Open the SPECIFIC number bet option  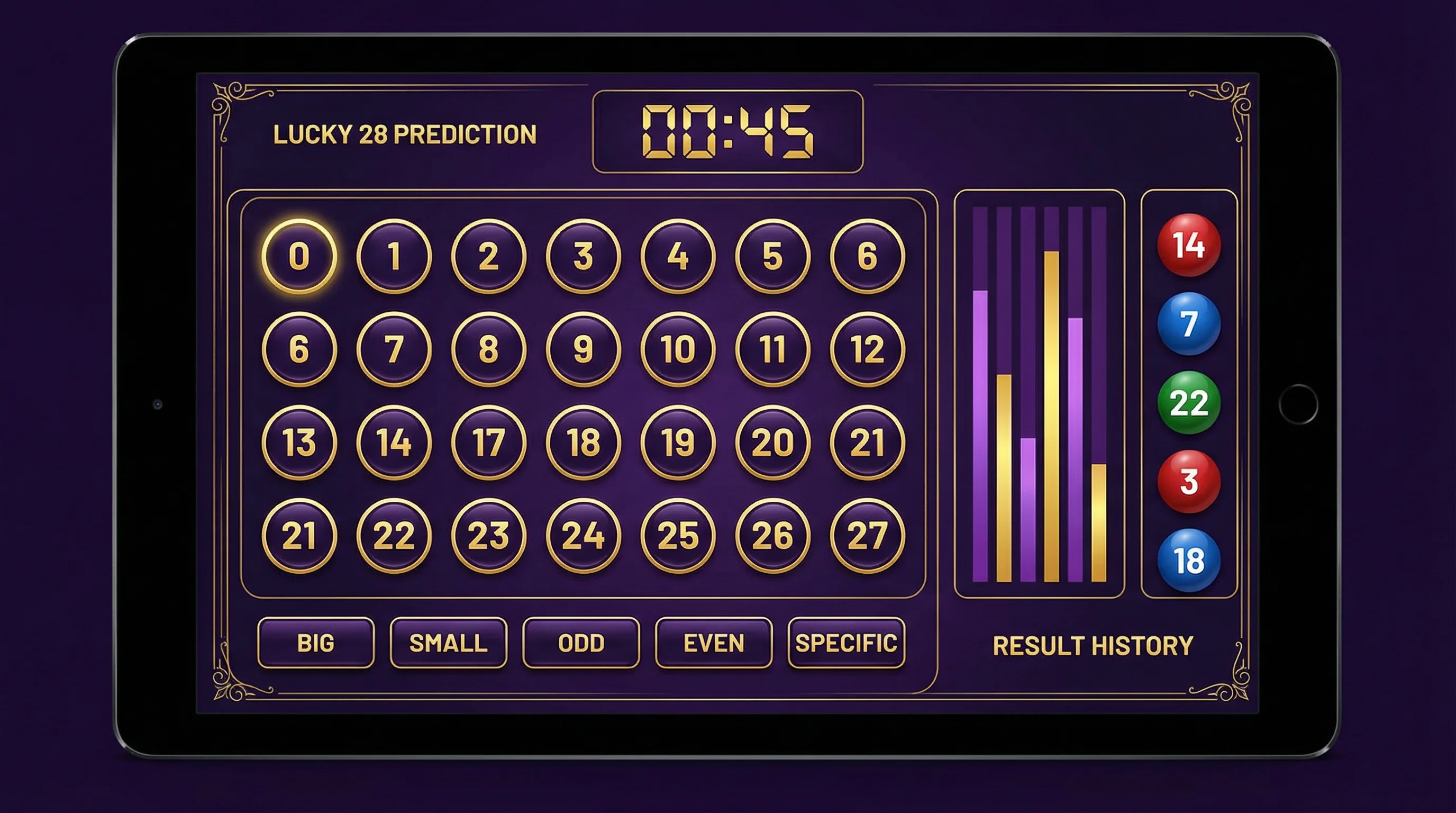(846, 643)
